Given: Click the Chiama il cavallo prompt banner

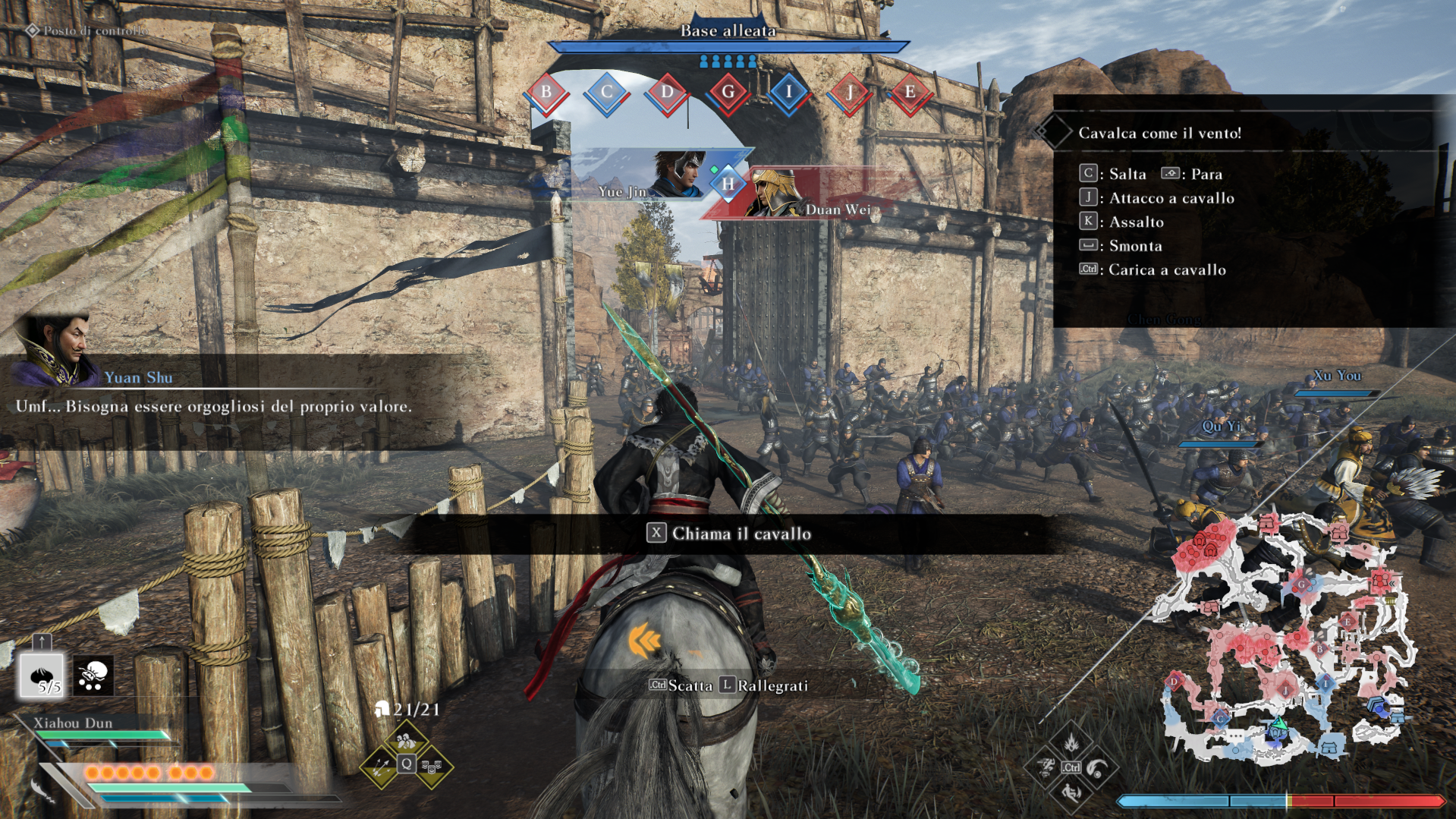Looking at the screenshot, I should point(728,534).
